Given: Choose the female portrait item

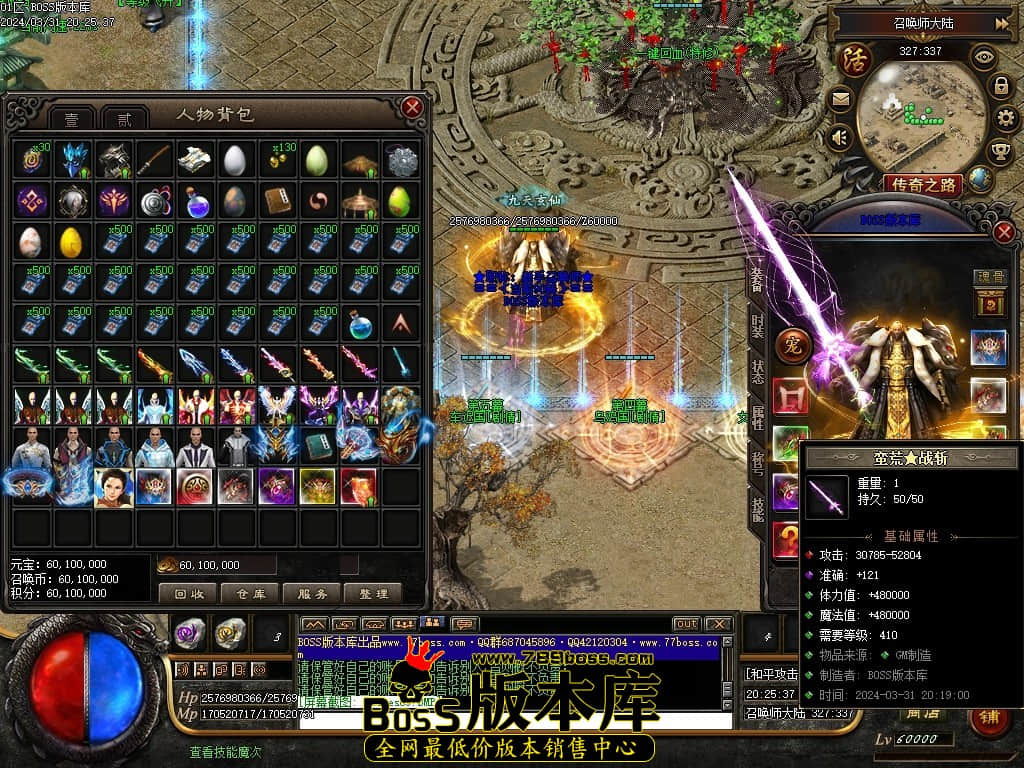Looking at the screenshot, I should (x=112, y=486).
